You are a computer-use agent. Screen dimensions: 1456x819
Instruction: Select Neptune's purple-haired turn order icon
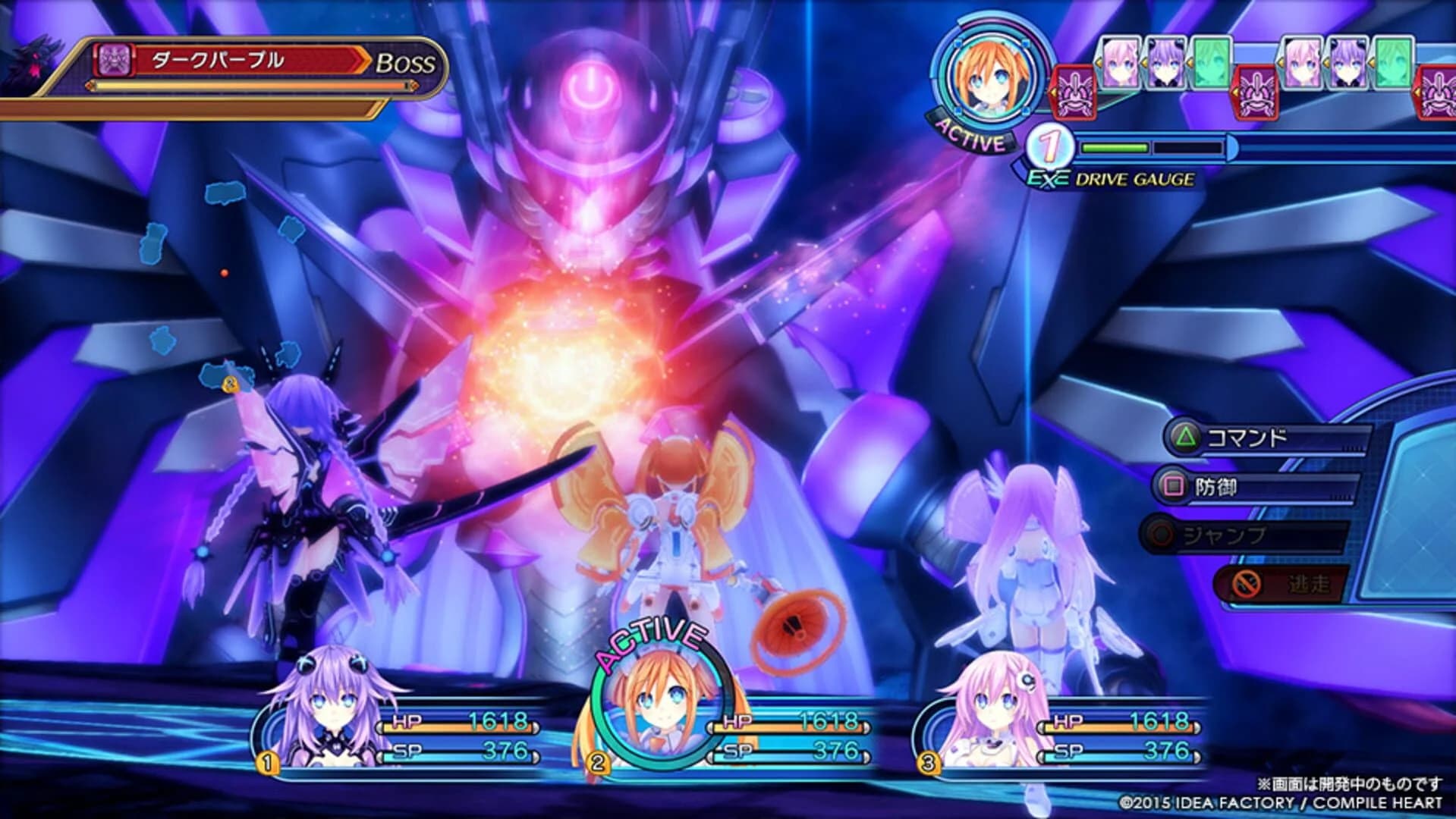pos(1166,62)
